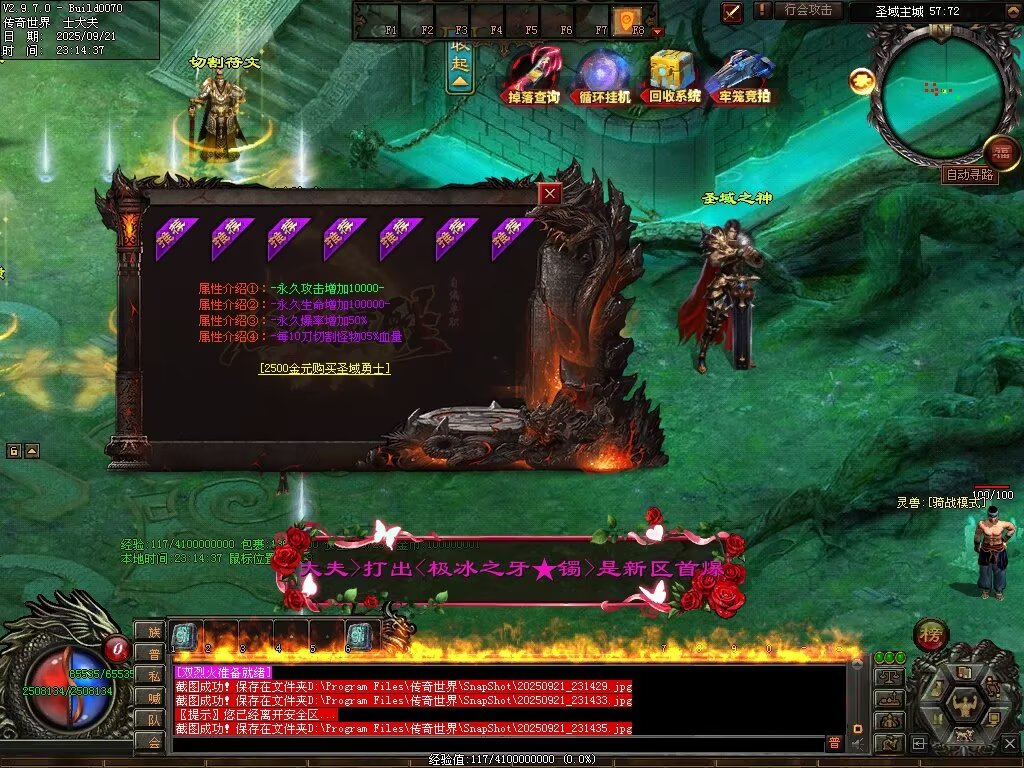Switch chat to the 喊 shout channel
This screenshot has width=1024, height=768.
click(x=153, y=697)
